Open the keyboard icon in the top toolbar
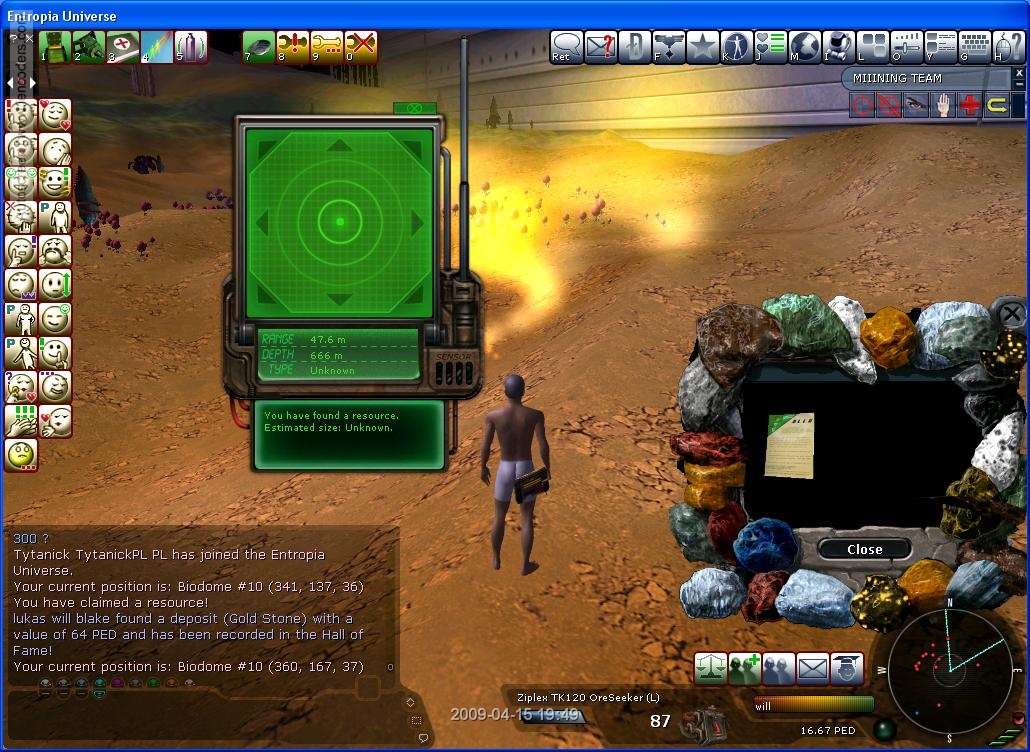The height and width of the screenshot is (752, 1030). point(974,46)
